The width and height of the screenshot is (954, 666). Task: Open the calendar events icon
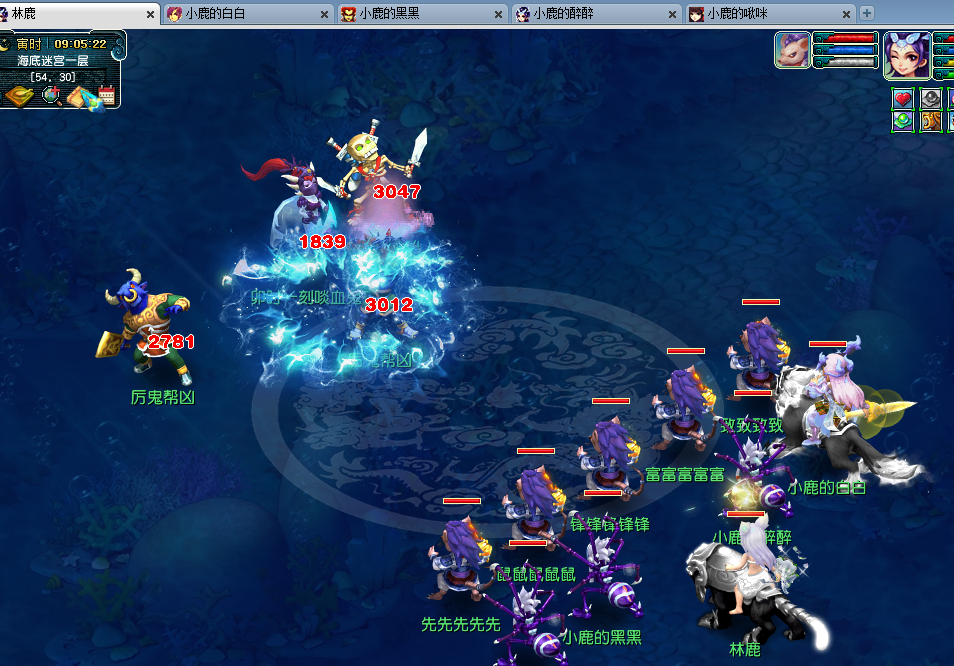pos(106,96)
